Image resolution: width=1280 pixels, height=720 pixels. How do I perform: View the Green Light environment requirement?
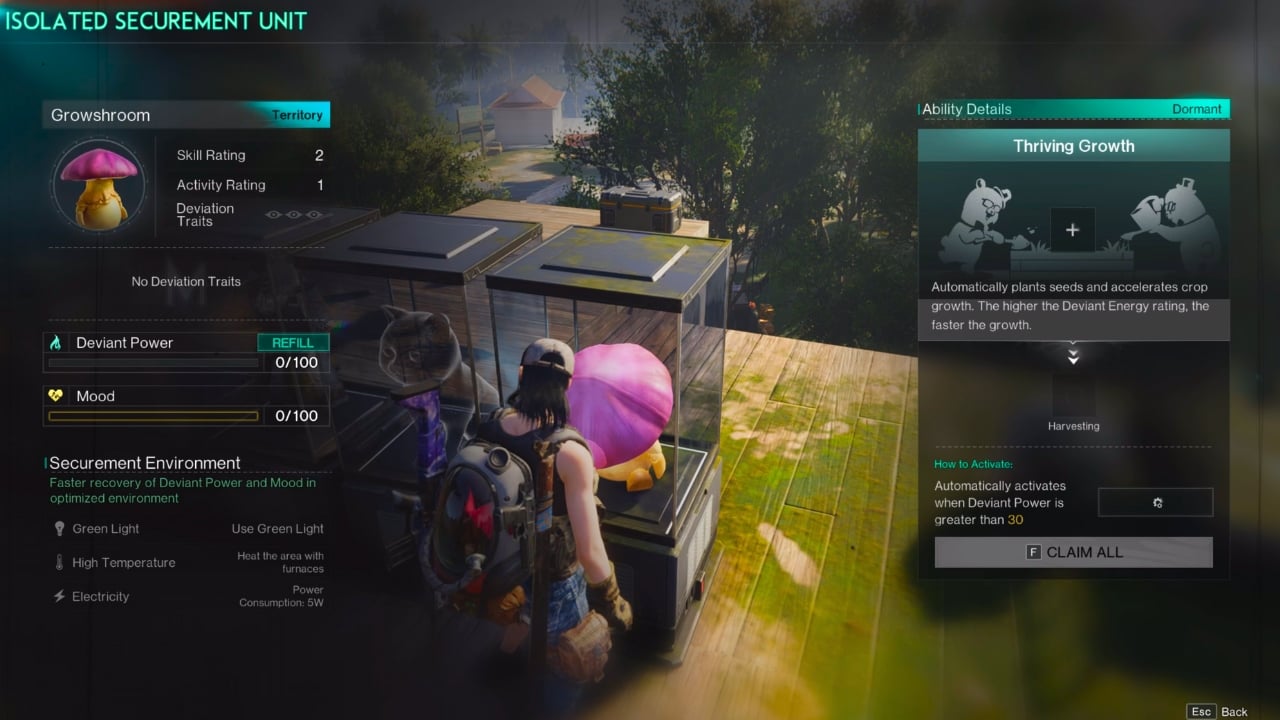pyautogui.click(x=105, y=528)
